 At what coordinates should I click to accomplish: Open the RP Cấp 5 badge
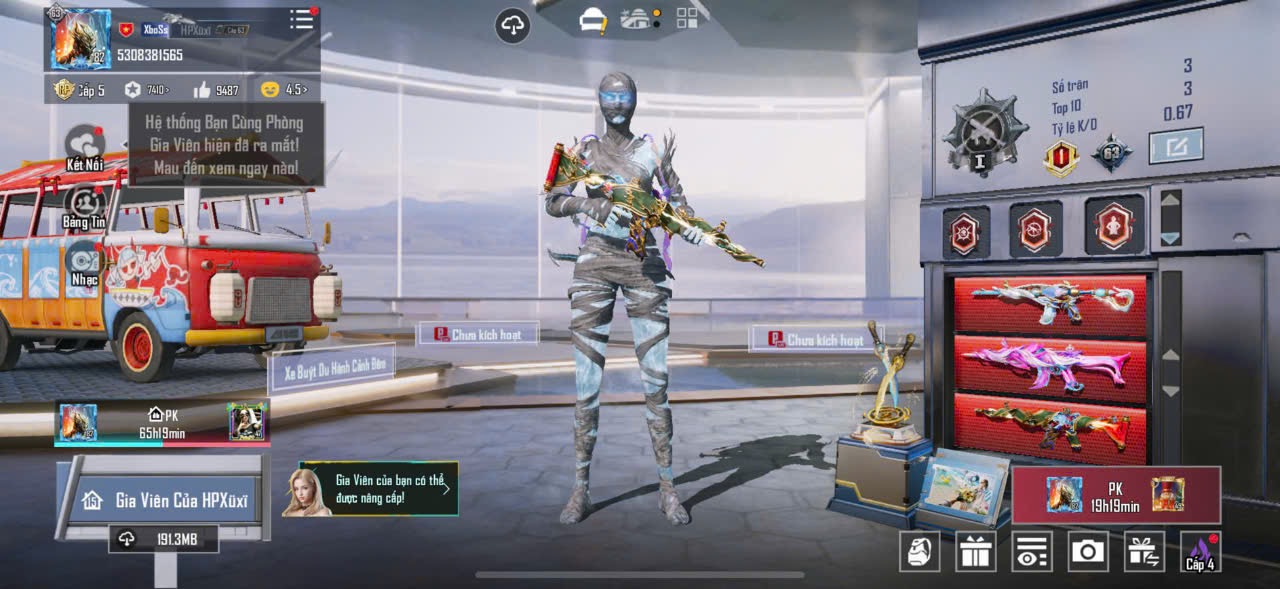(79, 90)
